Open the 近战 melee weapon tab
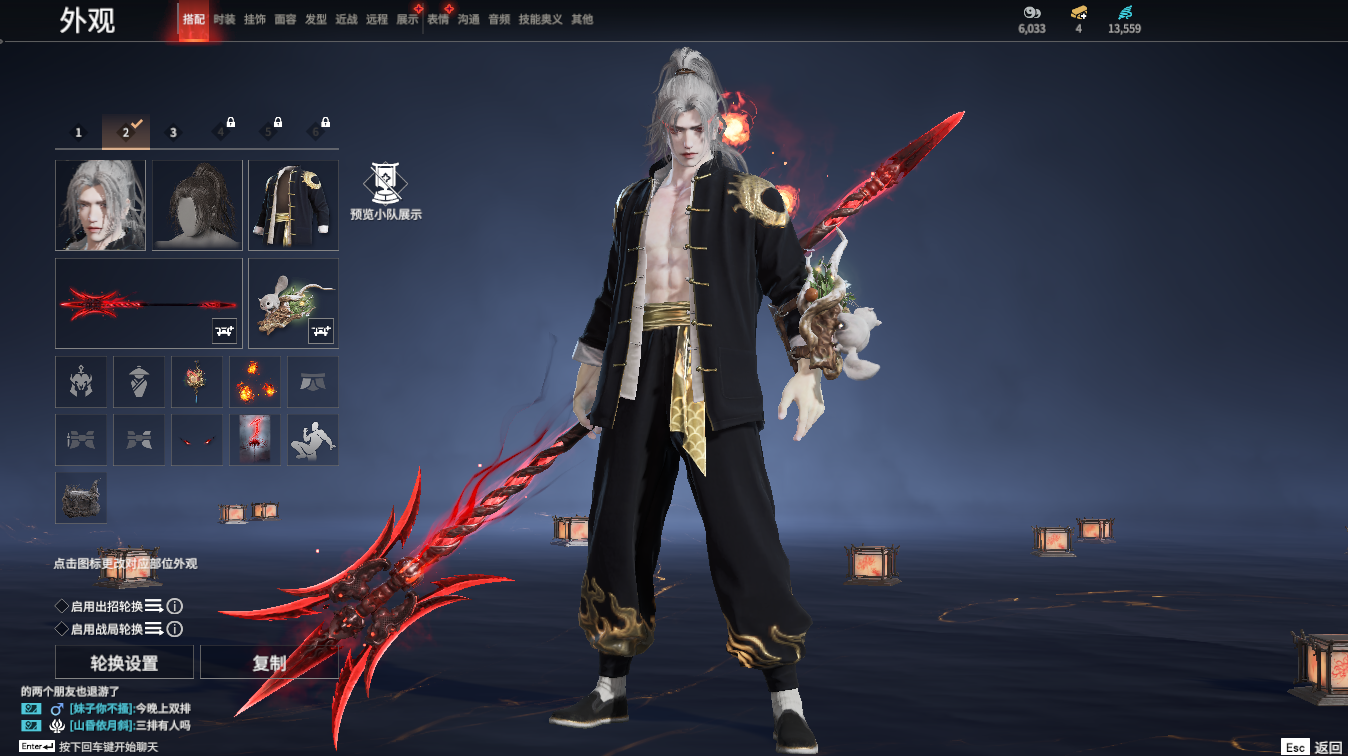This screenshot has height=756, width=1348. (x=346, y=19)
